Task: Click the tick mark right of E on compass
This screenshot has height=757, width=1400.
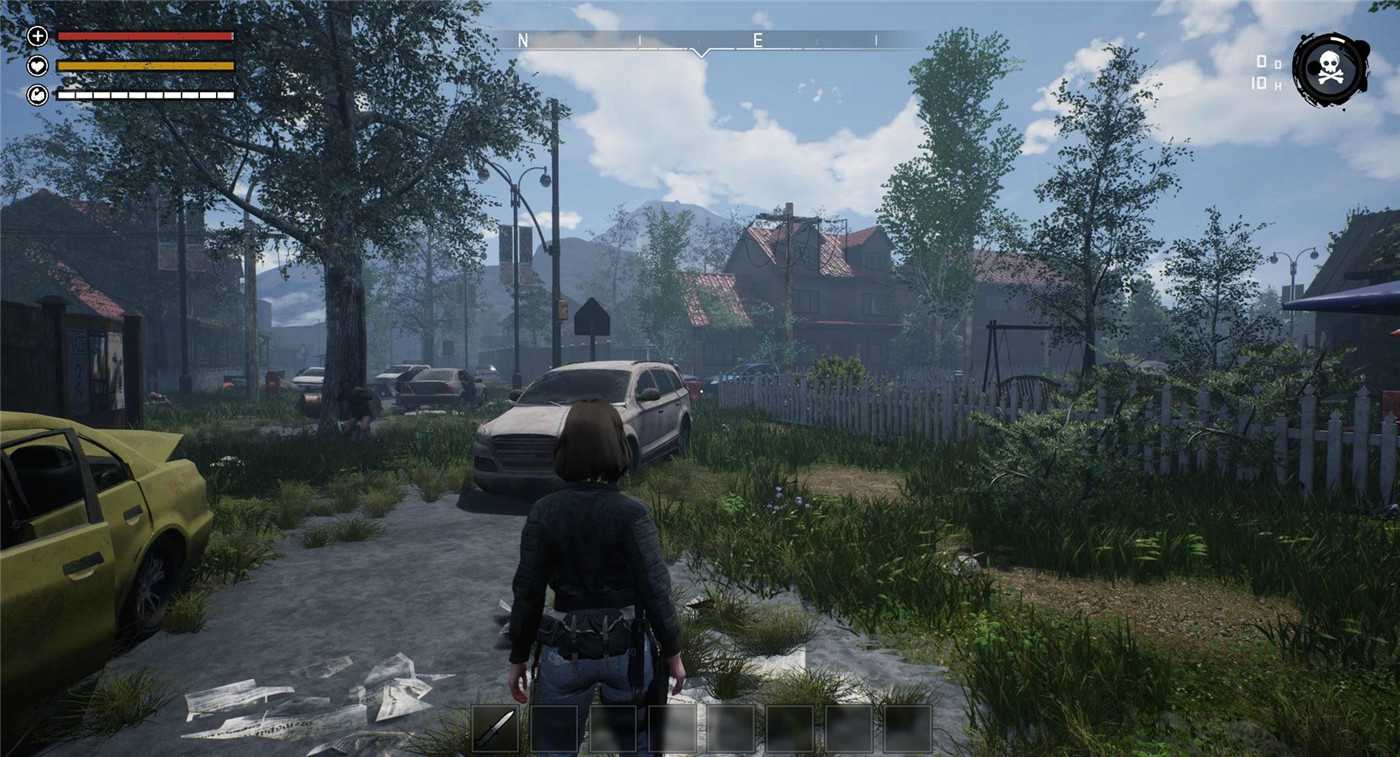Action: [874, 42]
